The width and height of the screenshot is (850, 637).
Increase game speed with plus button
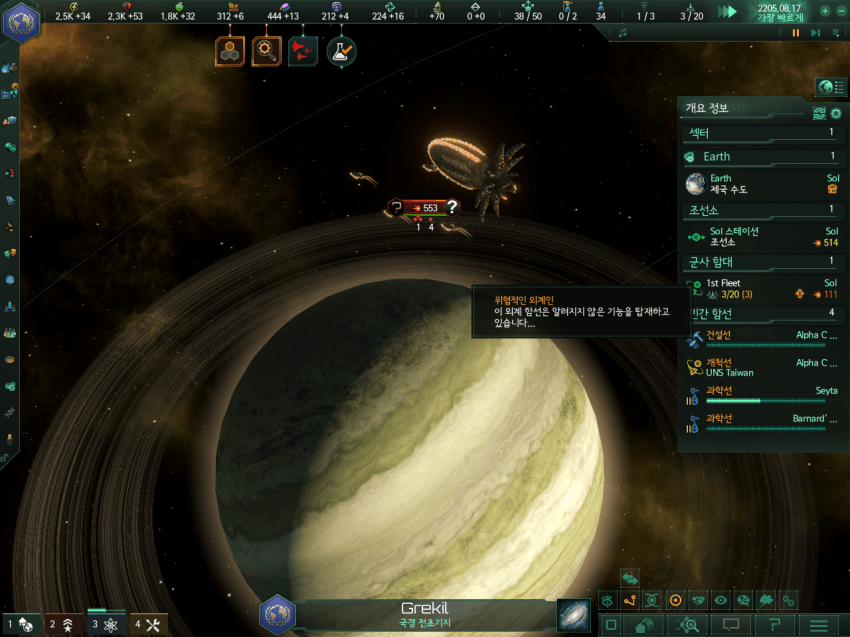pos(825,11)
